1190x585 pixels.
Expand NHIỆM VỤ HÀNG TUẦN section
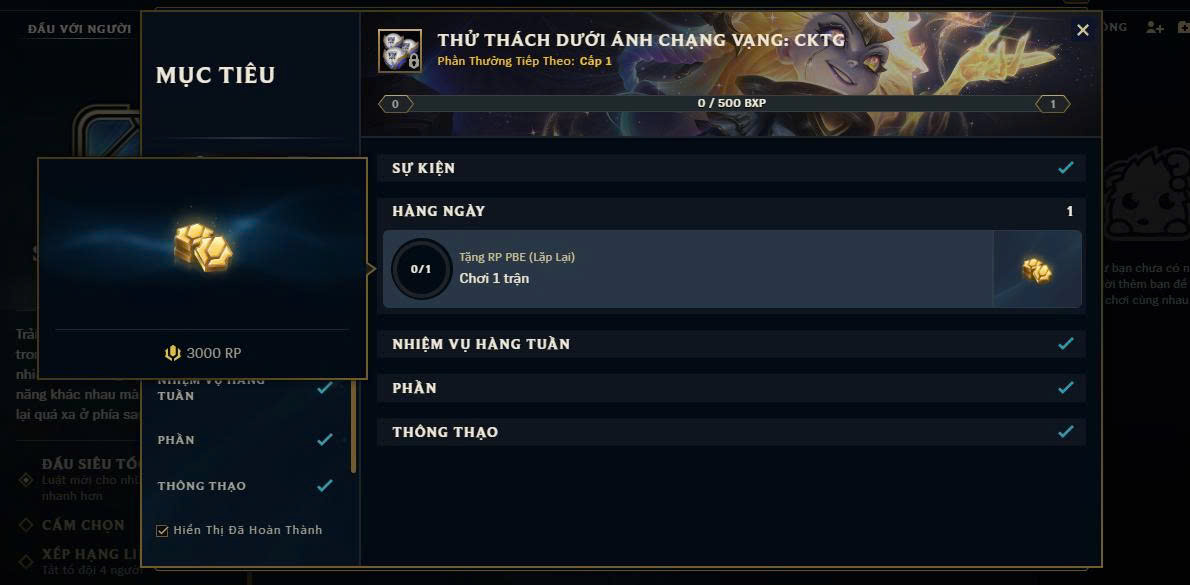point(731,344)
